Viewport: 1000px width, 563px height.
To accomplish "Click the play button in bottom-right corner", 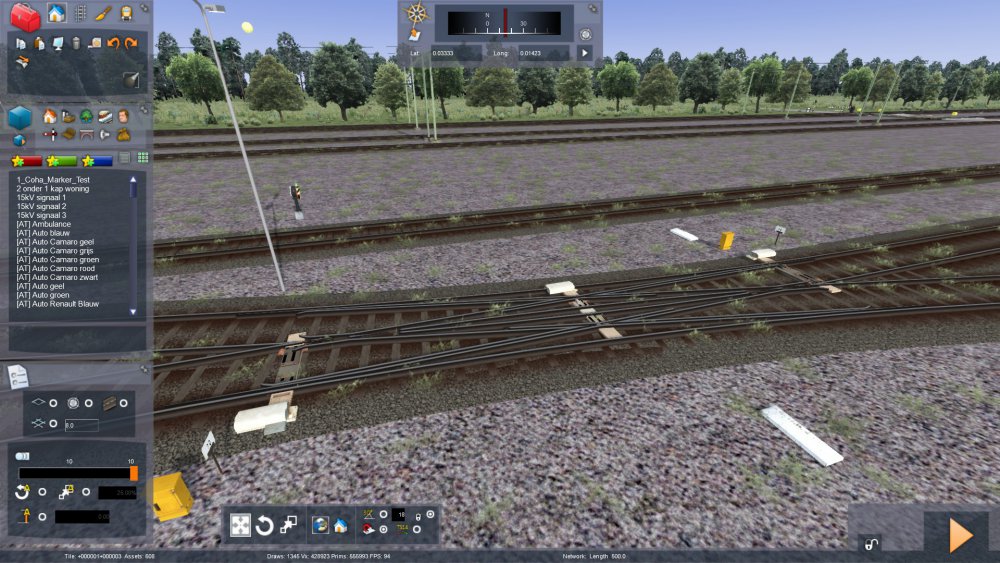I will click(x=960, y=536).
